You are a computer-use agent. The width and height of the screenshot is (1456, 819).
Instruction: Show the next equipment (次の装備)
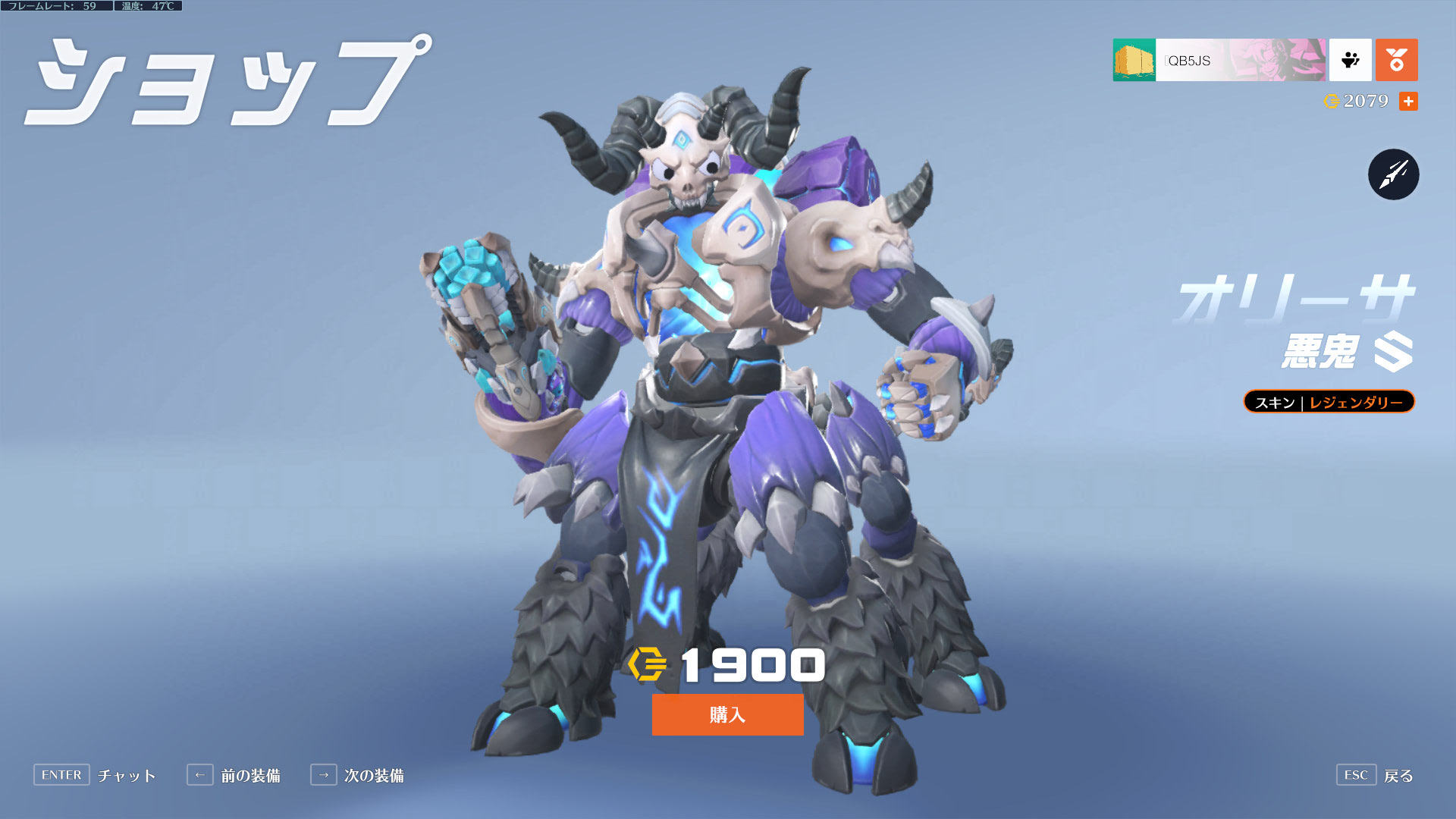coord(373,775)
